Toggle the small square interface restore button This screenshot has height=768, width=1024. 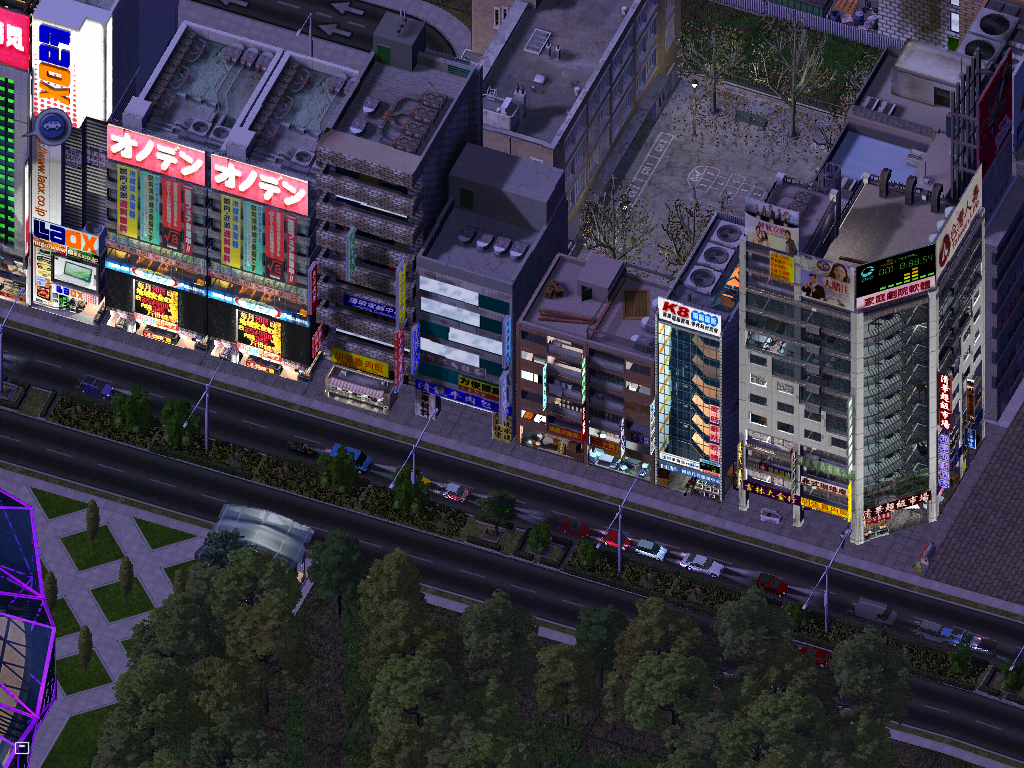pos(22,747)
